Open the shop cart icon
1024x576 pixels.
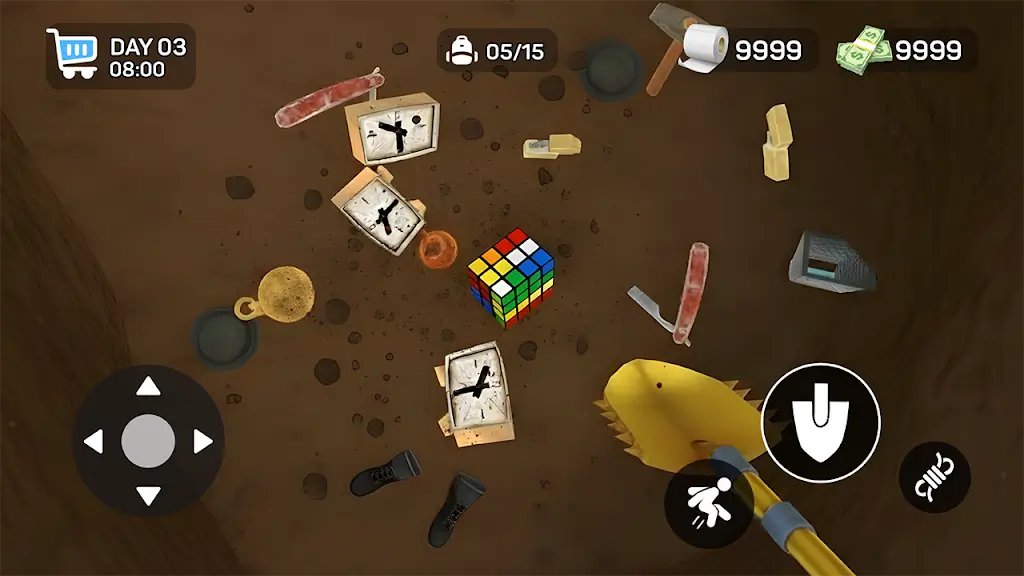72,55
